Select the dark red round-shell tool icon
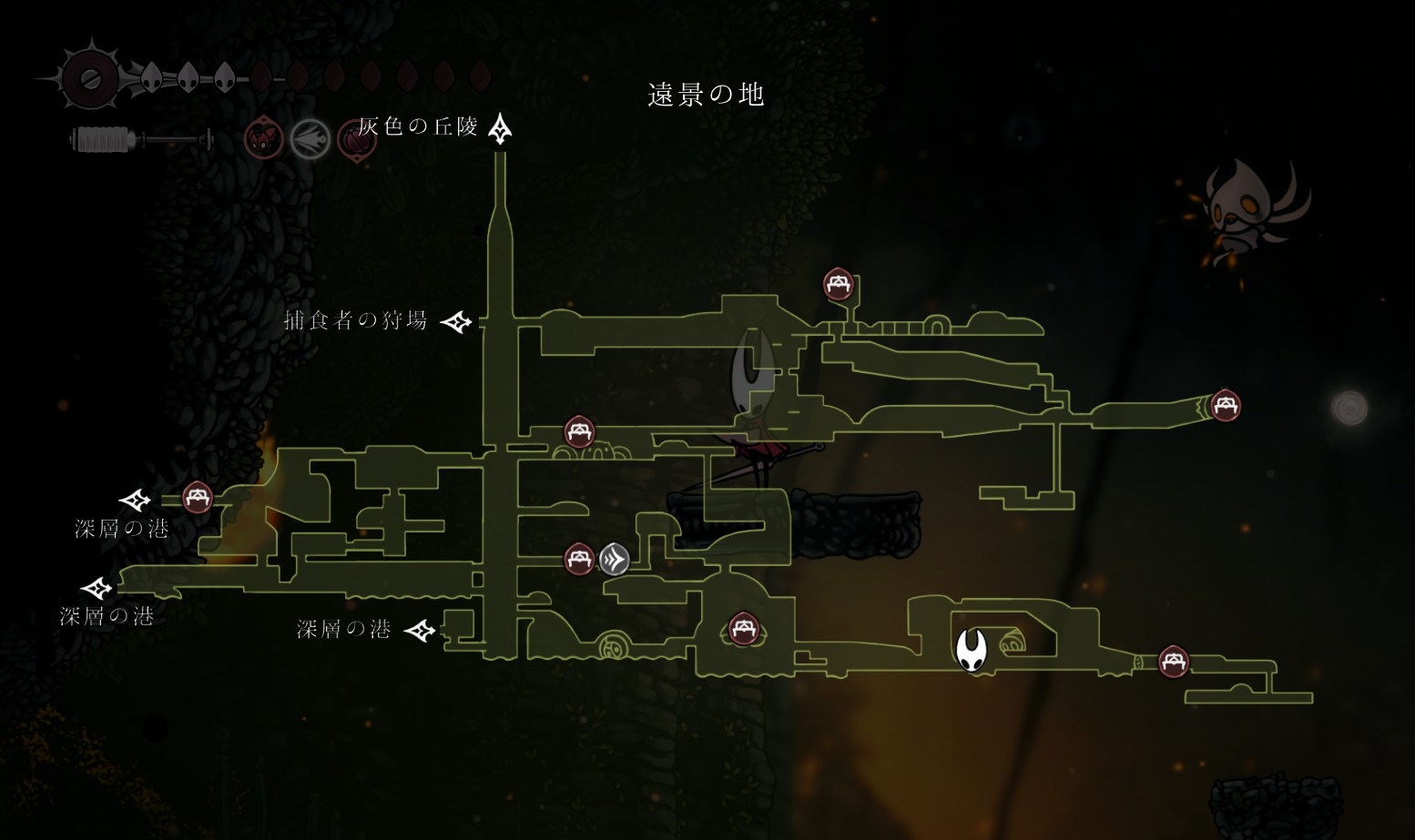Image resolution: width=1415 pixels, height=840 pixels. pos(356,141)
